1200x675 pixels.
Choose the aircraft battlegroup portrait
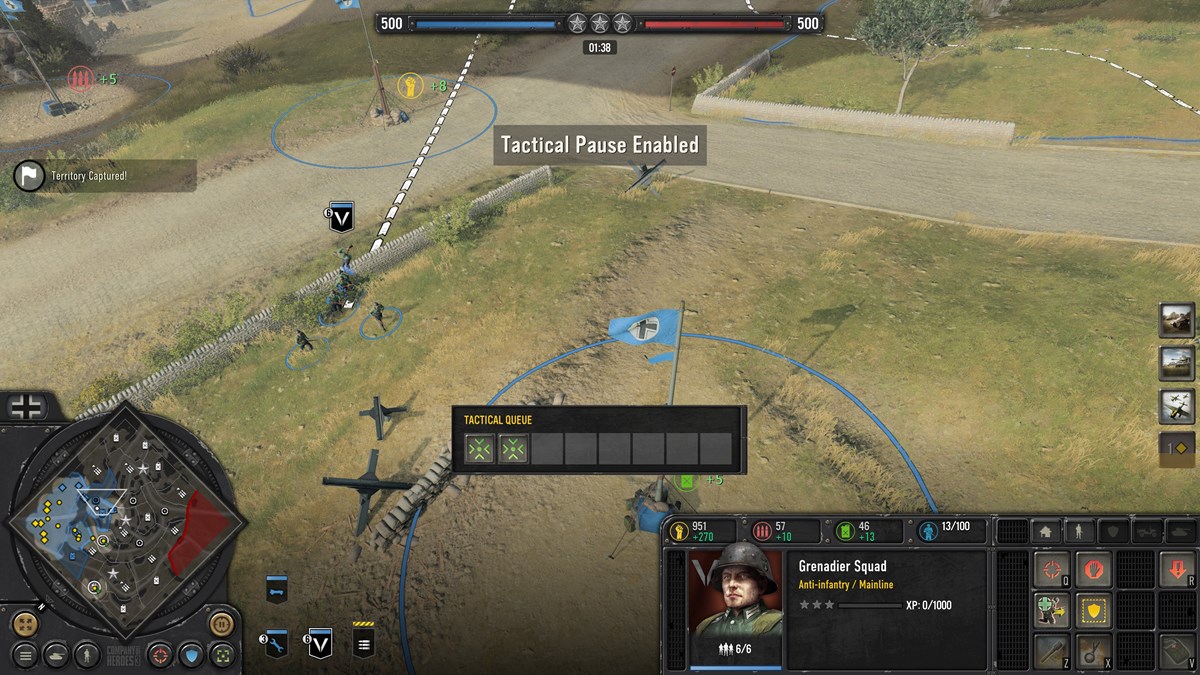(1177, 405)
